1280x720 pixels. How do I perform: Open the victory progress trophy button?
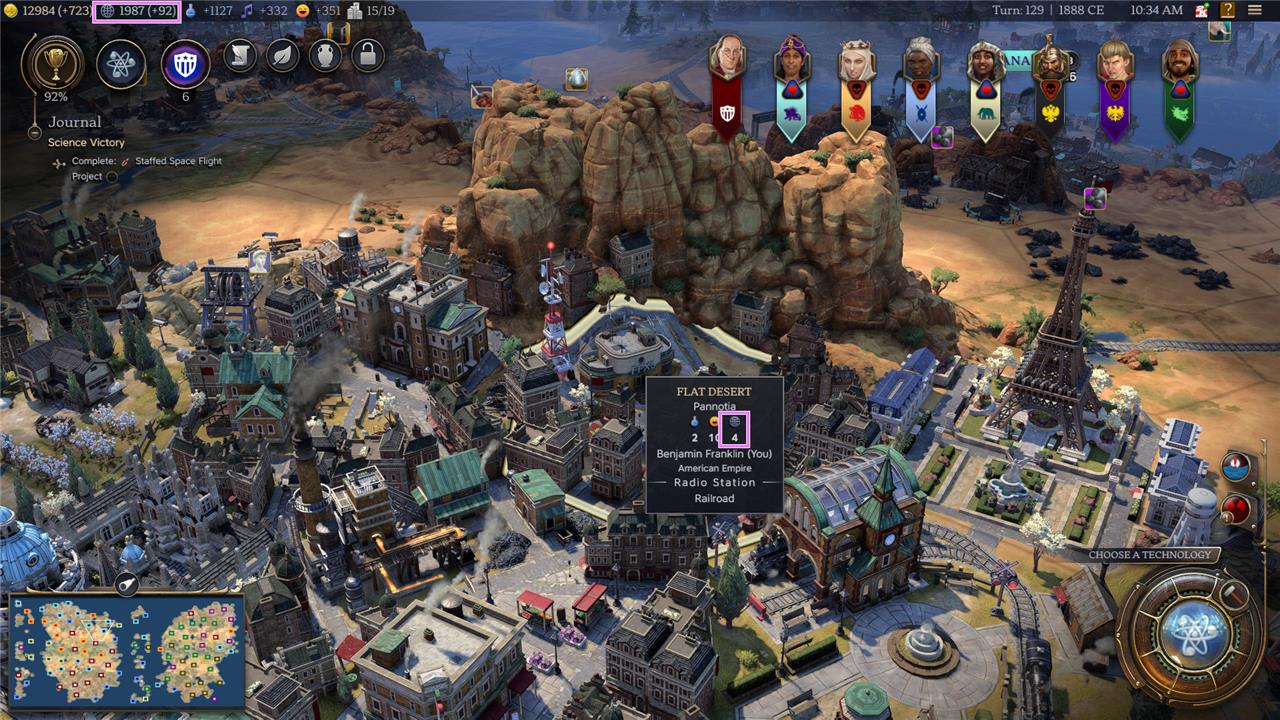pos(52,63)
